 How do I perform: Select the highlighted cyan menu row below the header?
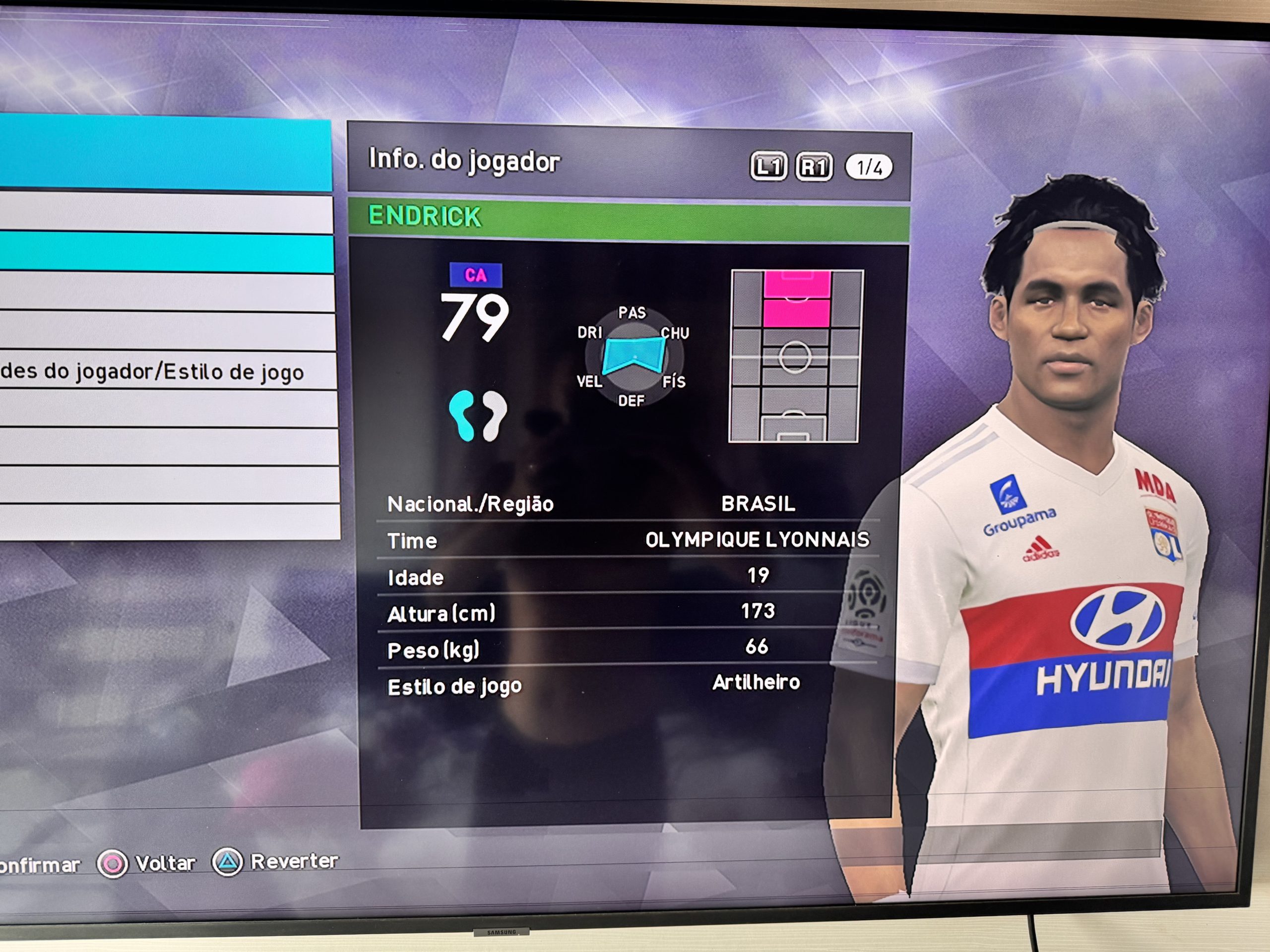pos(167,252)
